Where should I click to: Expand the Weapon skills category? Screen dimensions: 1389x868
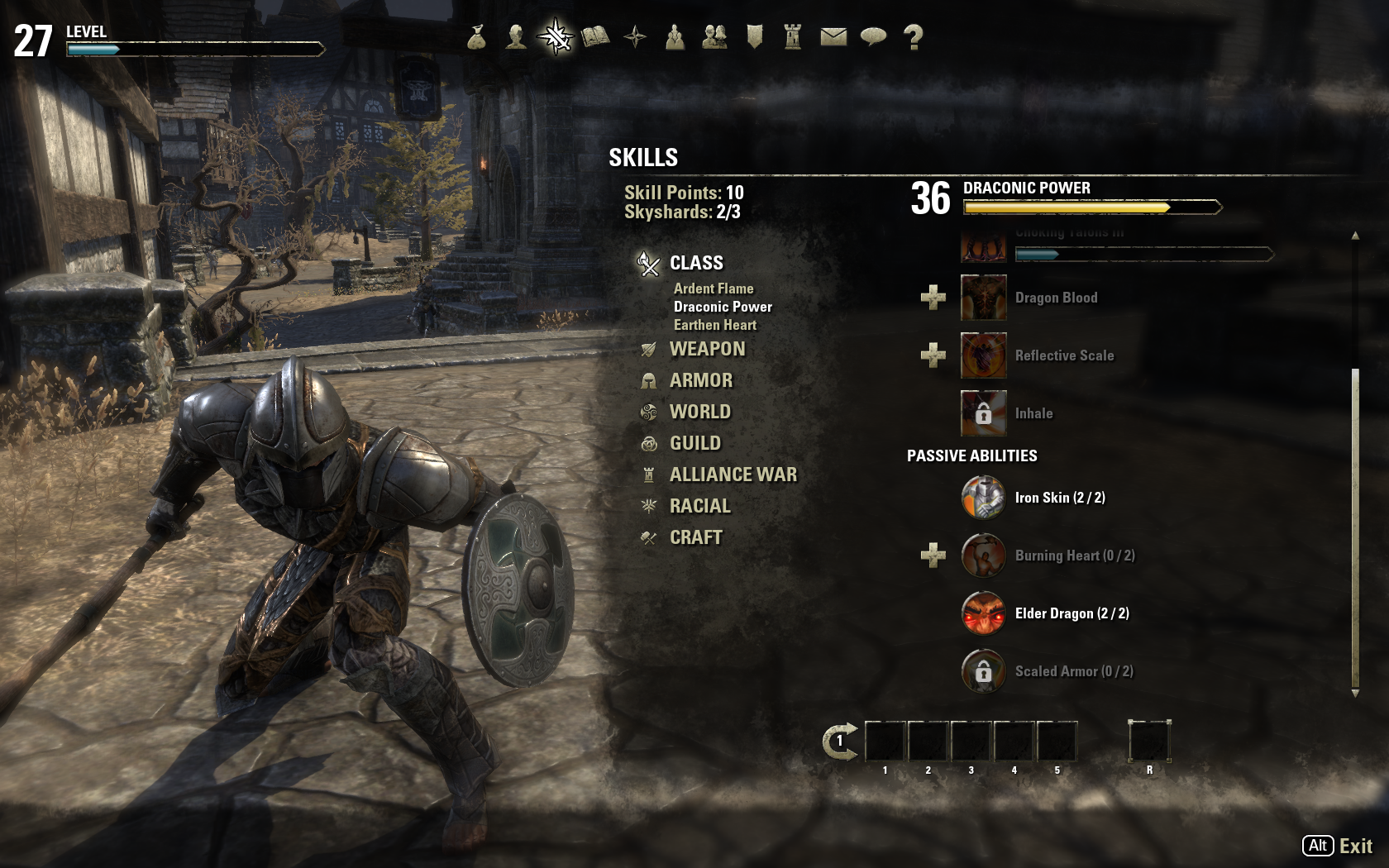(x=707, y=349)
